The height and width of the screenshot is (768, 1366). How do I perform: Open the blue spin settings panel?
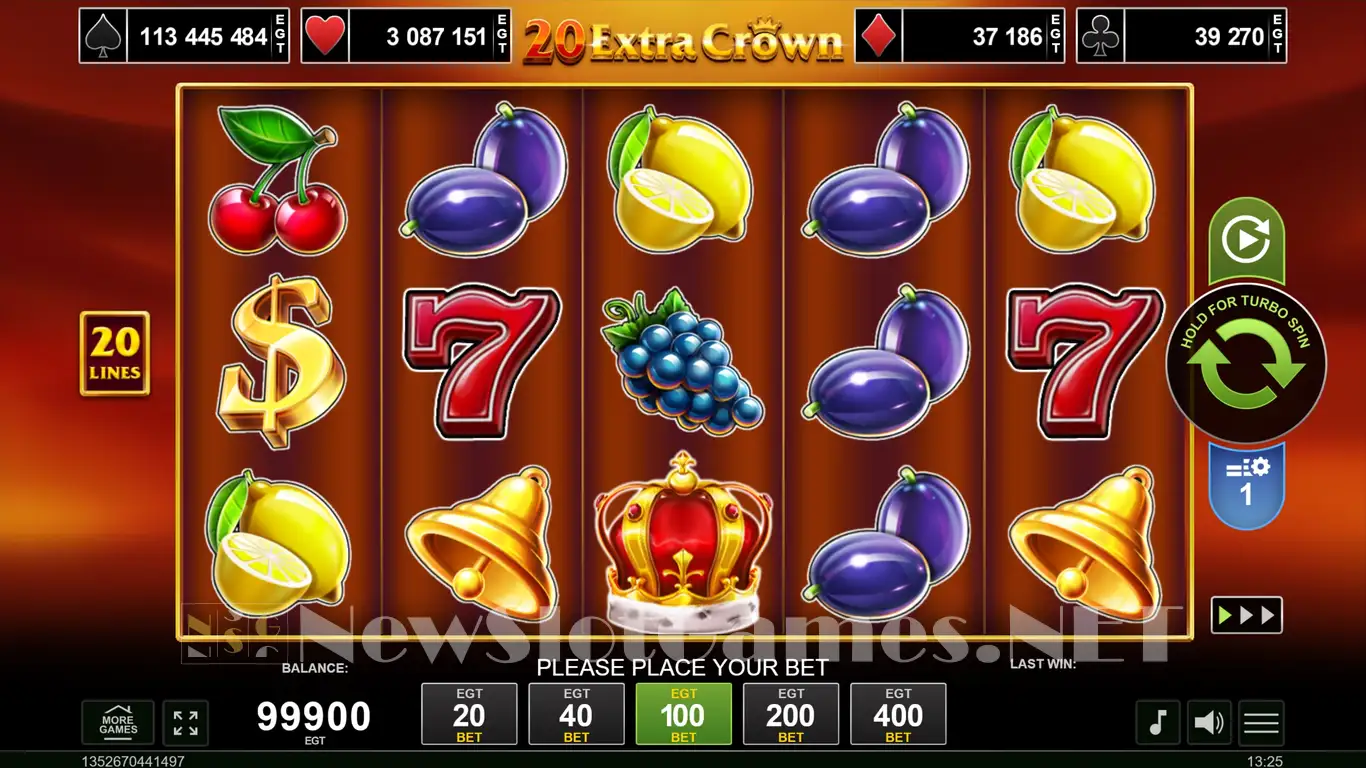point(1246,484)
